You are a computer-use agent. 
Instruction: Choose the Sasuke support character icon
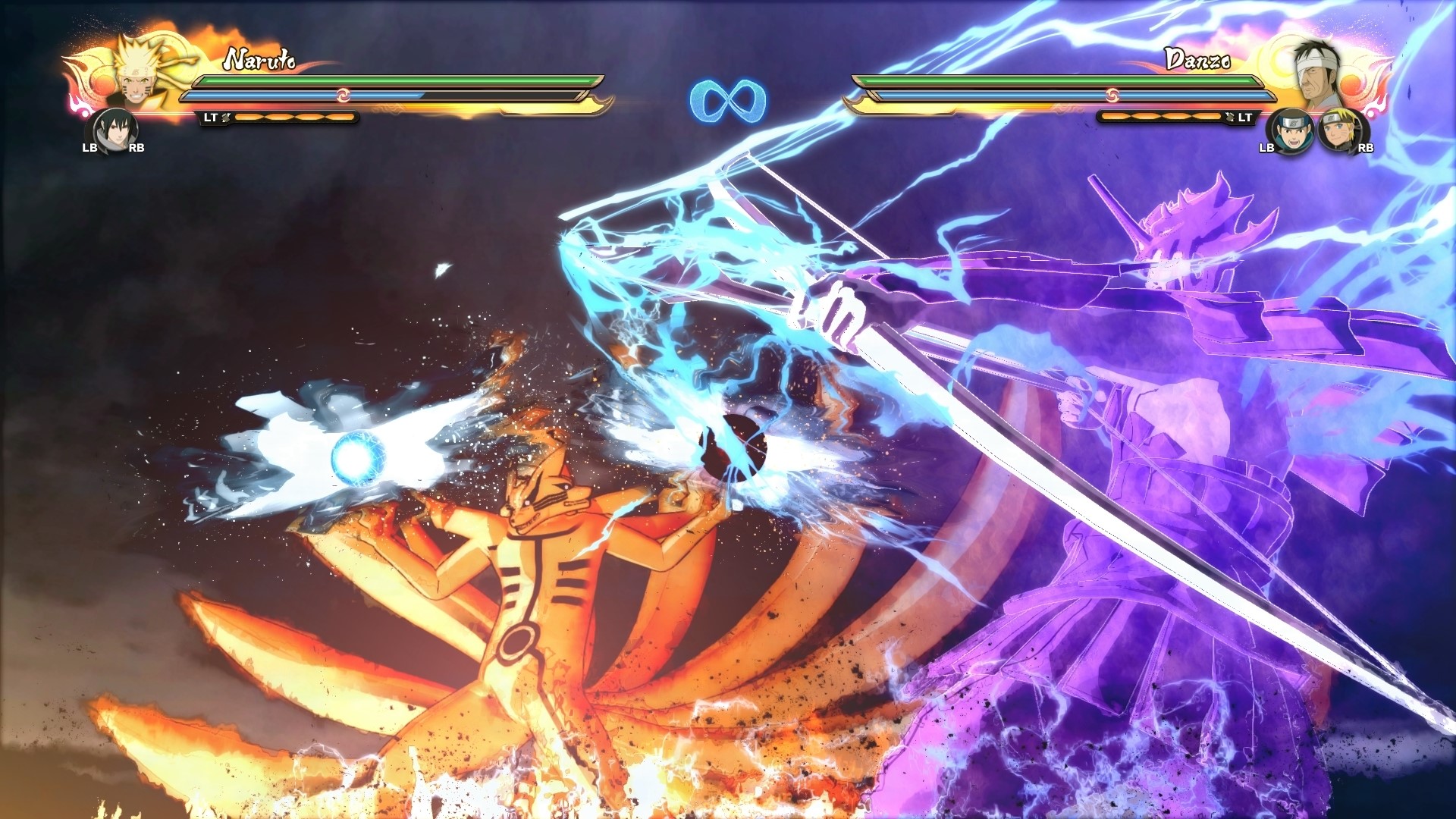pos(114,131)
